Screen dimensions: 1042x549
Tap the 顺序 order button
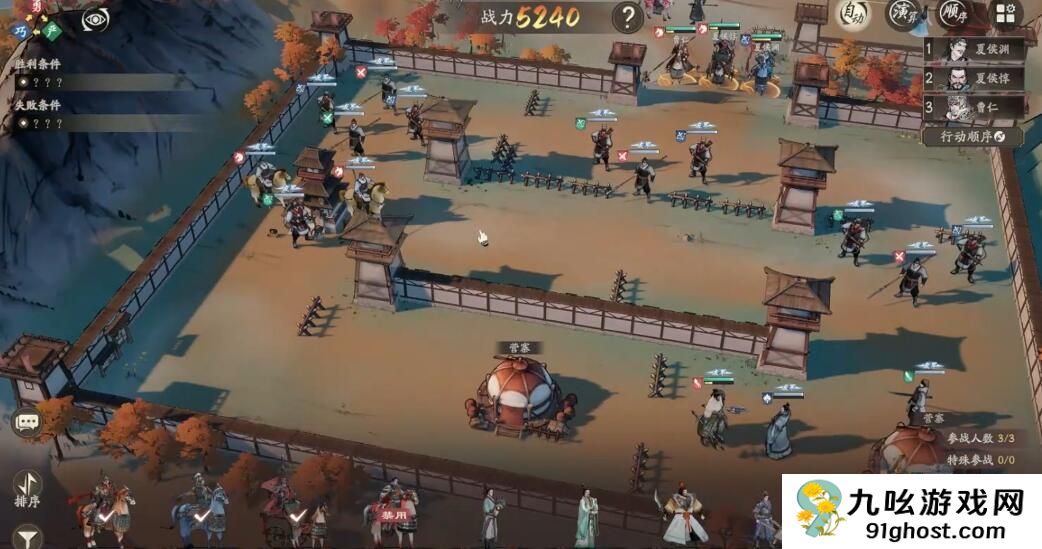pos(954,14)
